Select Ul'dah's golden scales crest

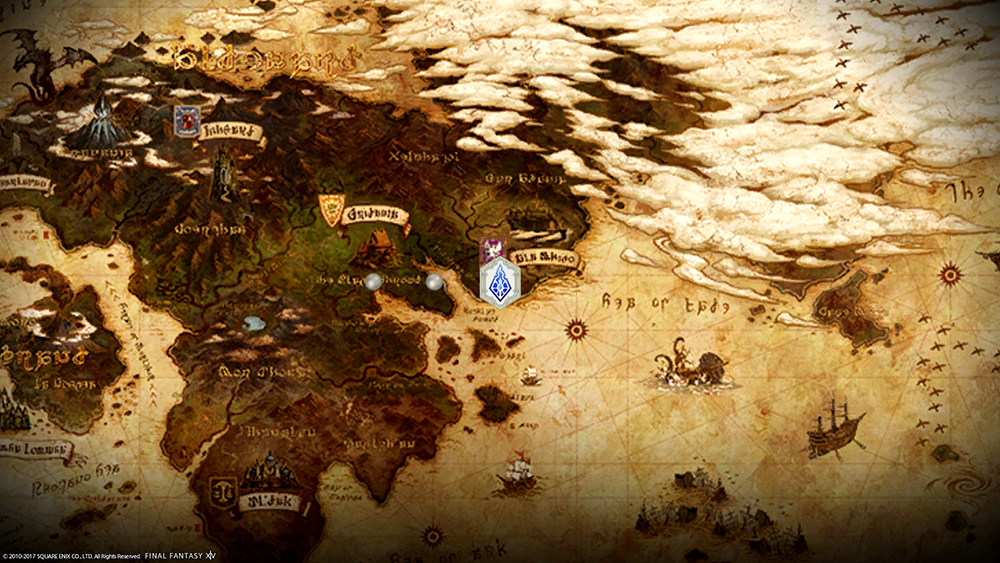pos(220,491)
